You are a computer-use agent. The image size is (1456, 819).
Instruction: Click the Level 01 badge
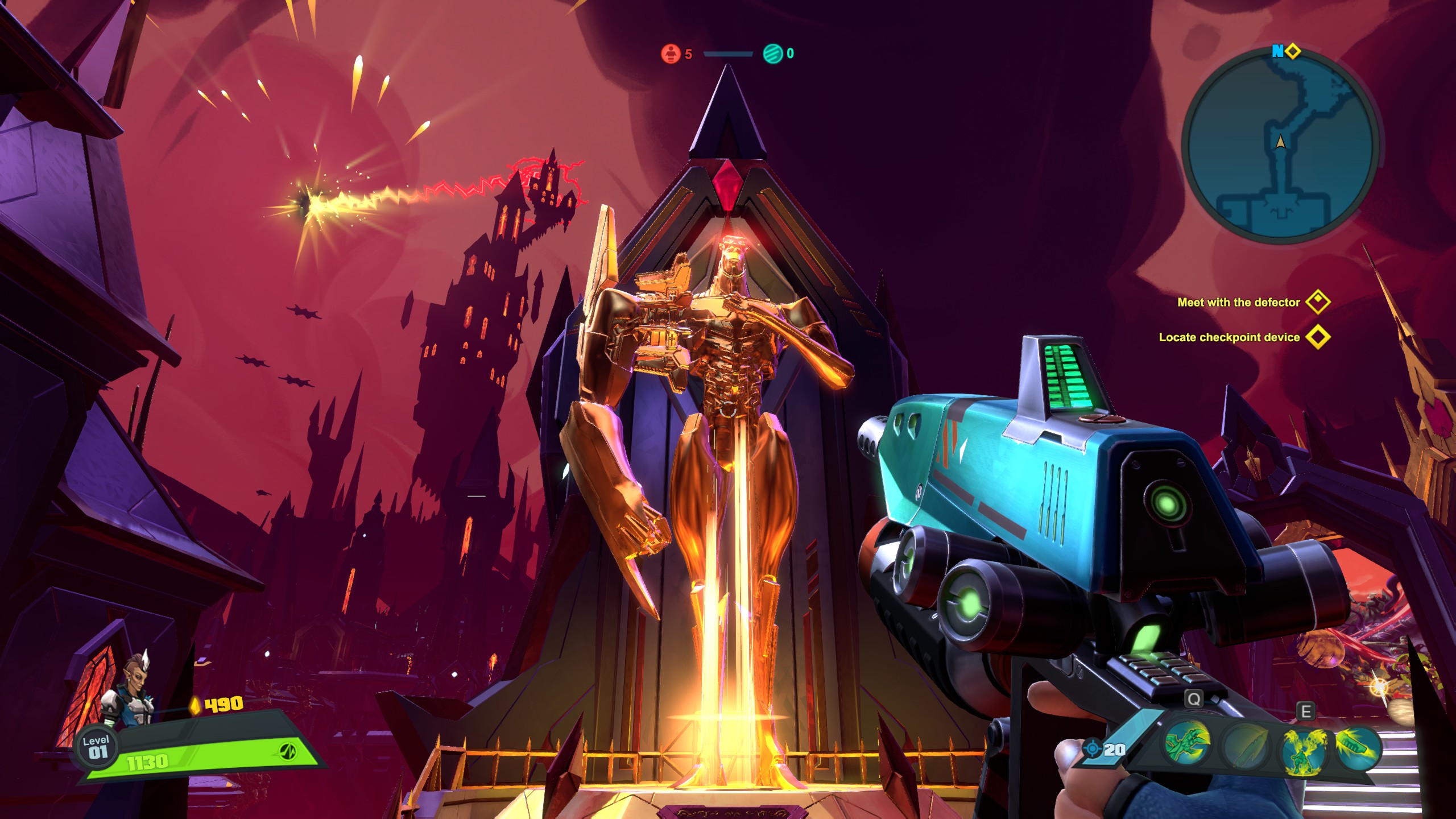click(96, 747)
